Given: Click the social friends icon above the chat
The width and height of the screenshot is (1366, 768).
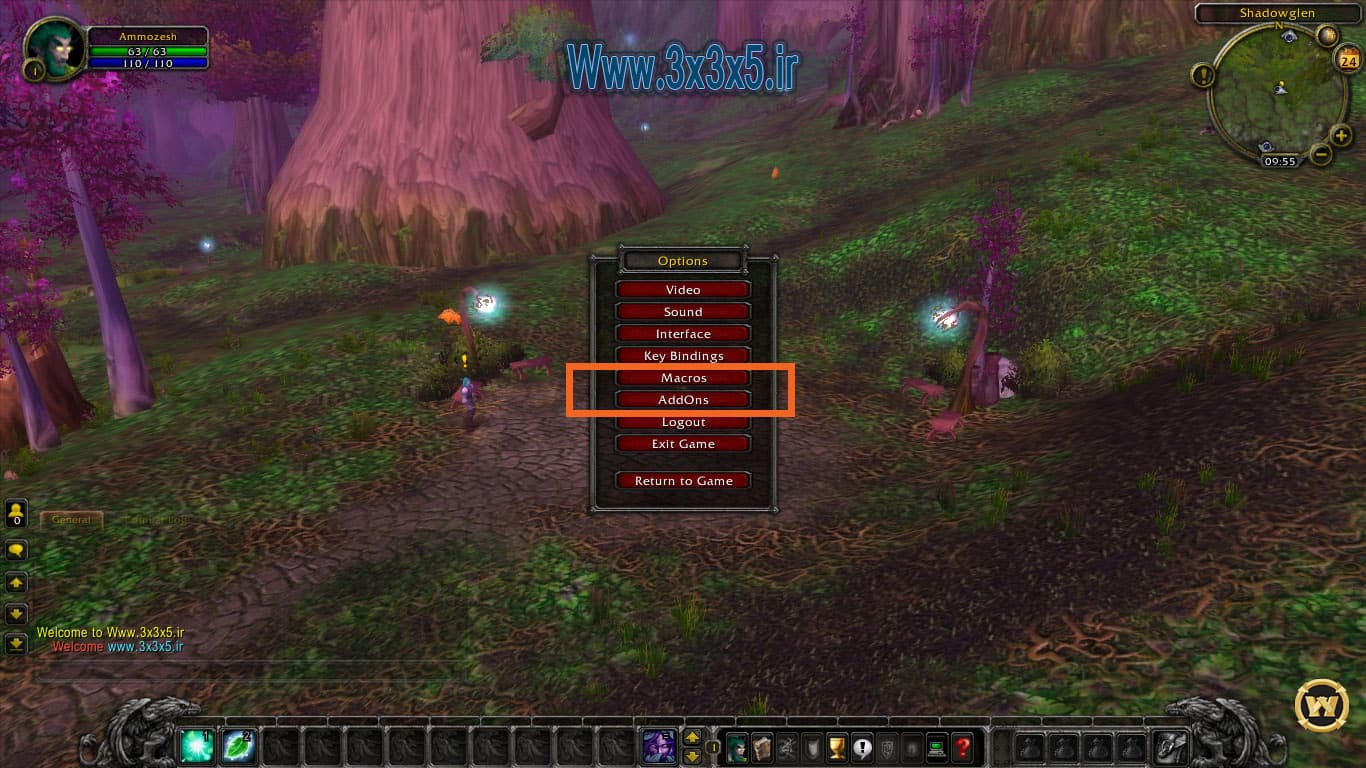Looking at the screenshot, I should [x=17, y=513].
